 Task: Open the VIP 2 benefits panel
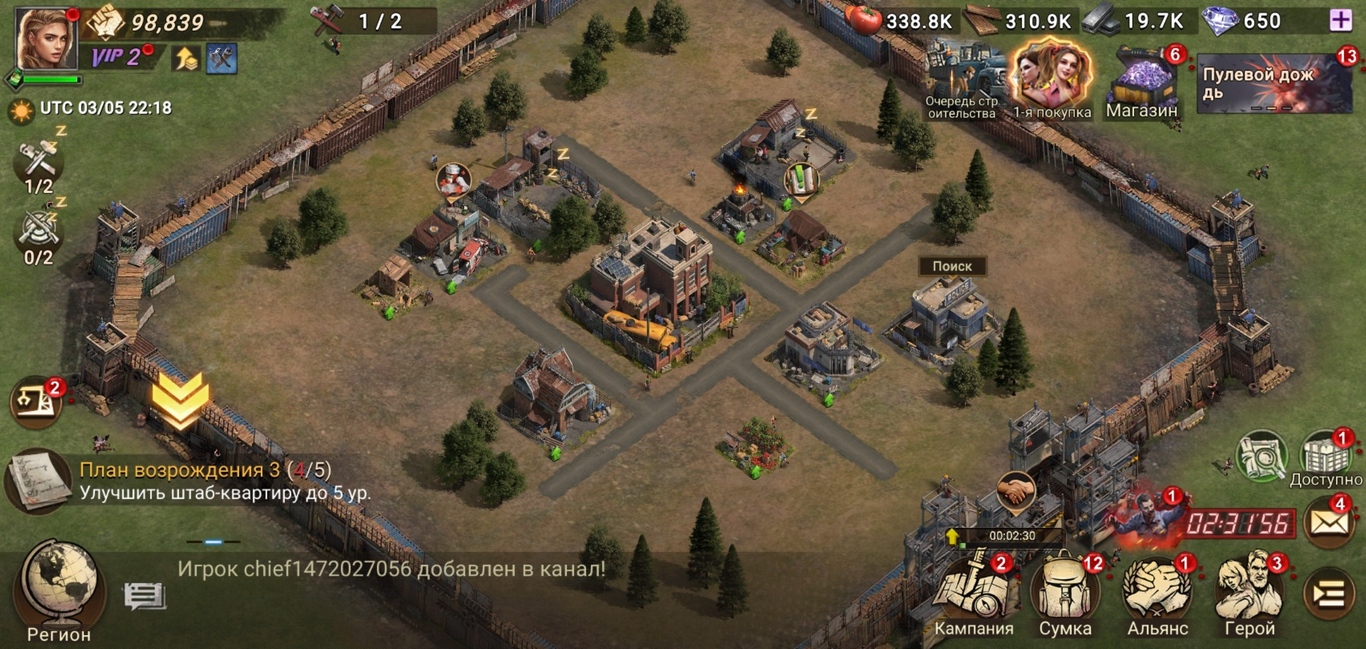pyautogui.click(x=117, y=57)
